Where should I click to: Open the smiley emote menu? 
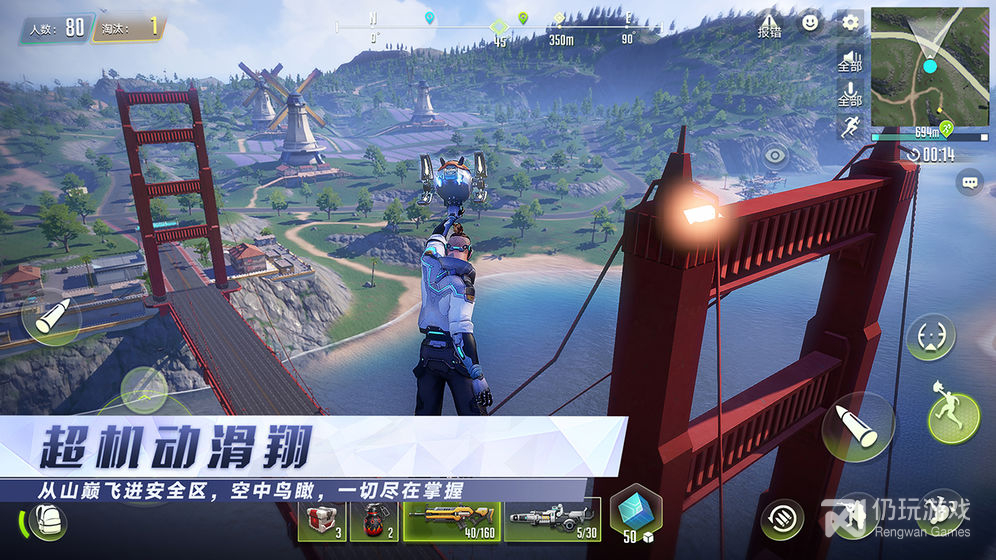[811, 22]
